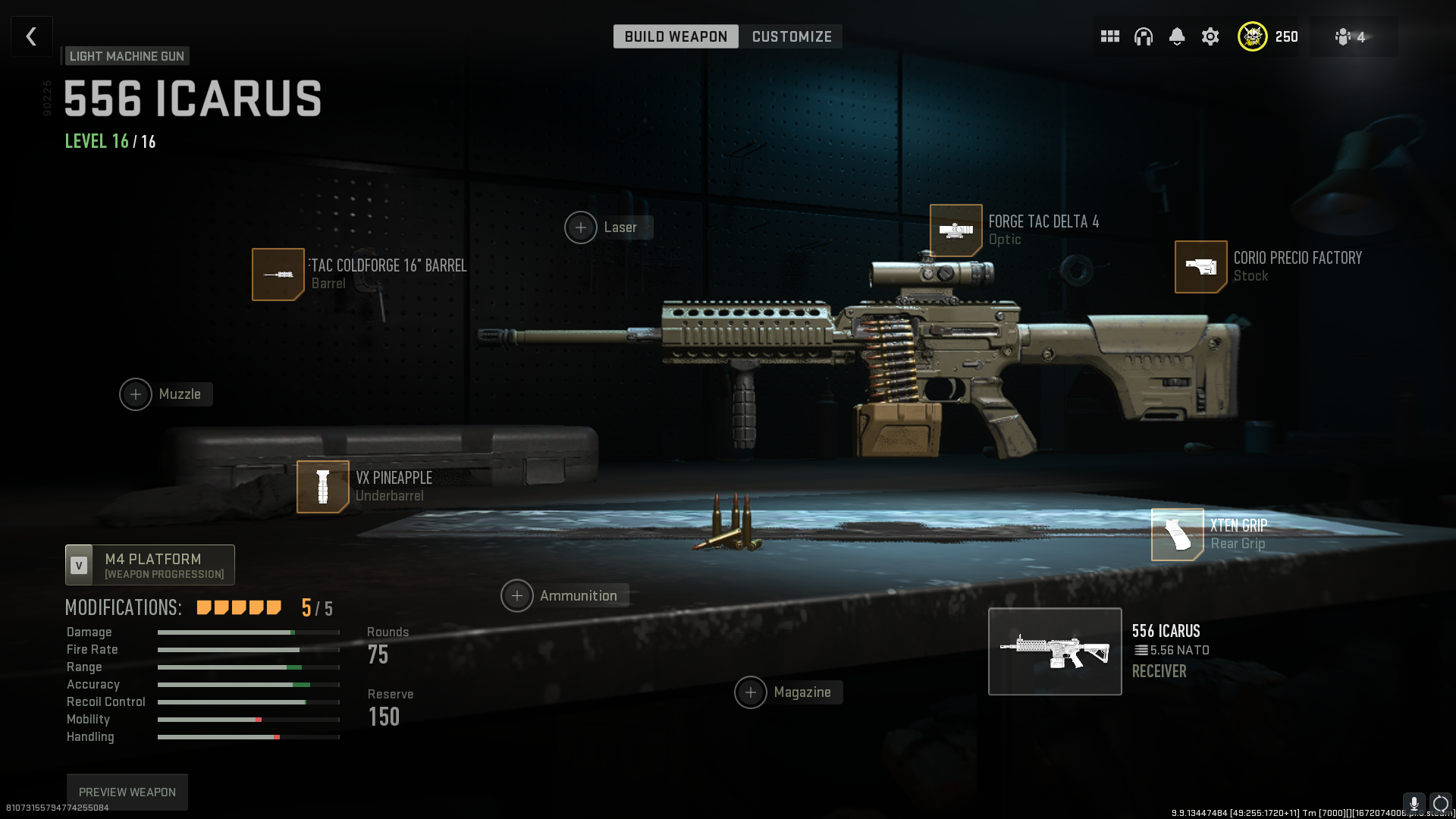1456x819 pixels.
Task: Add a Magazine attachment
Action: [x=751, y=692]
